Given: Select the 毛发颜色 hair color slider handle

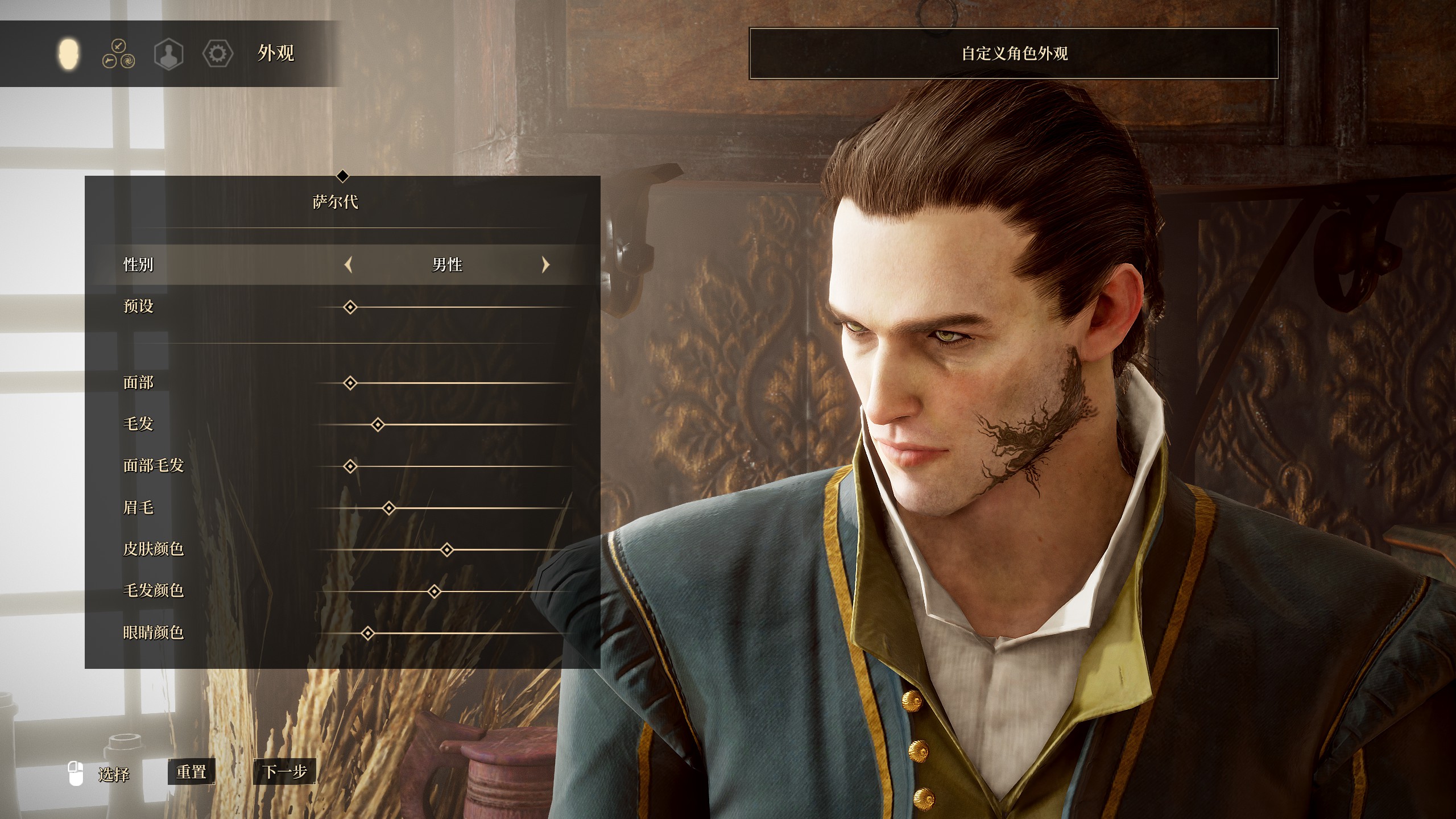Looking at the screenshot, I should coord(435,591).
